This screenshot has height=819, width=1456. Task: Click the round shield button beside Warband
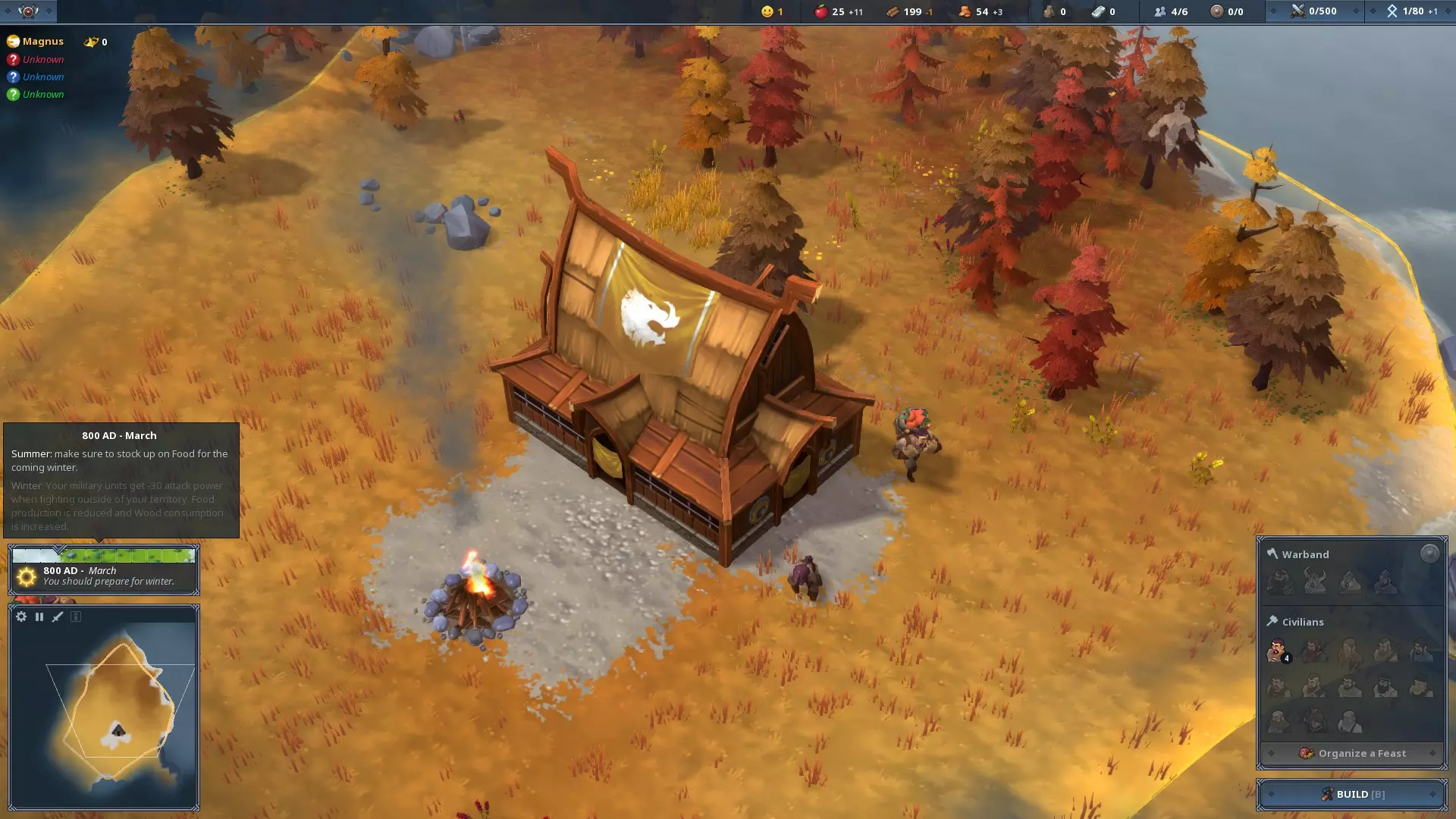[x=1429, y=554]
